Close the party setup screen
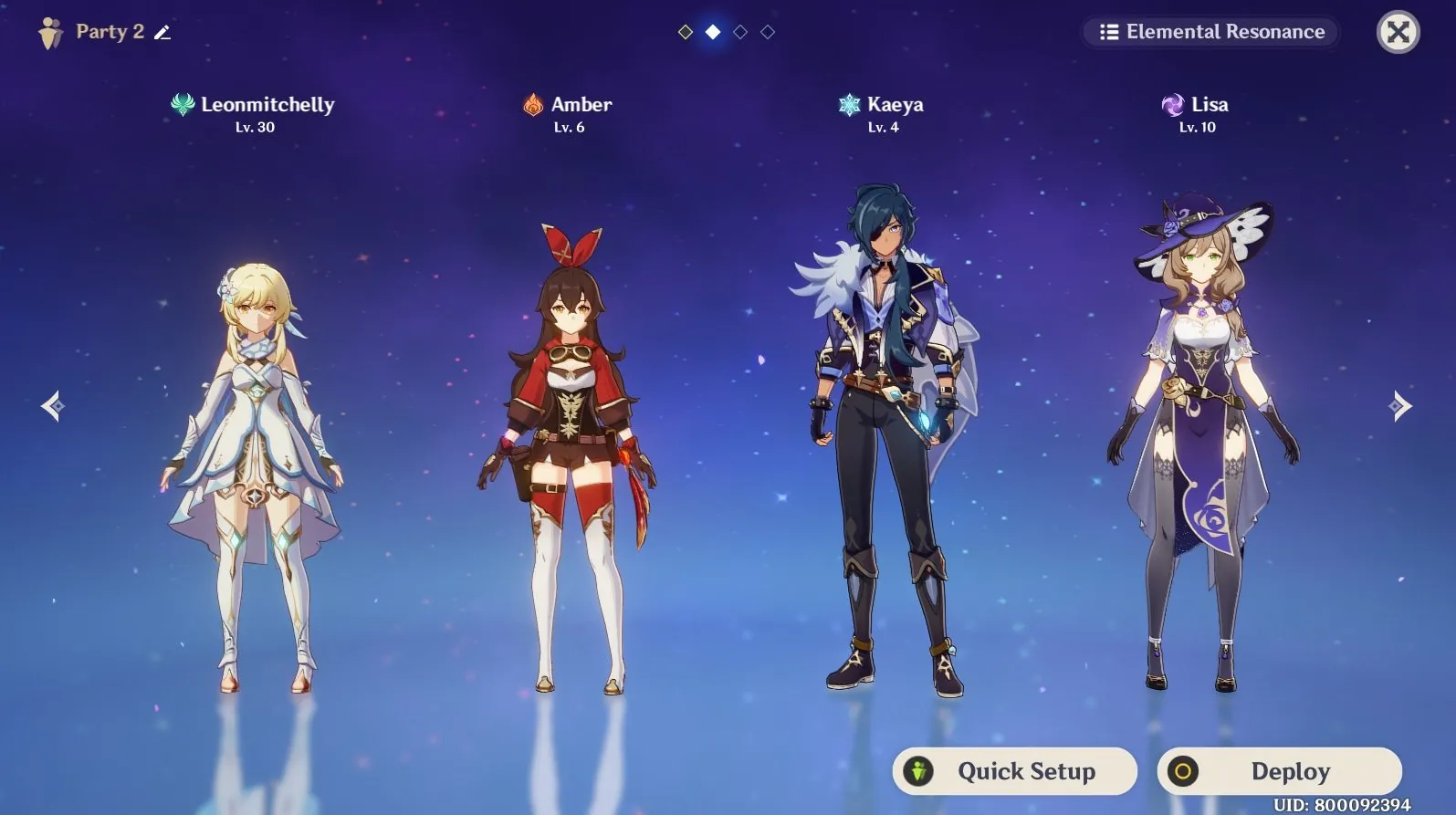 point(1398,33)
